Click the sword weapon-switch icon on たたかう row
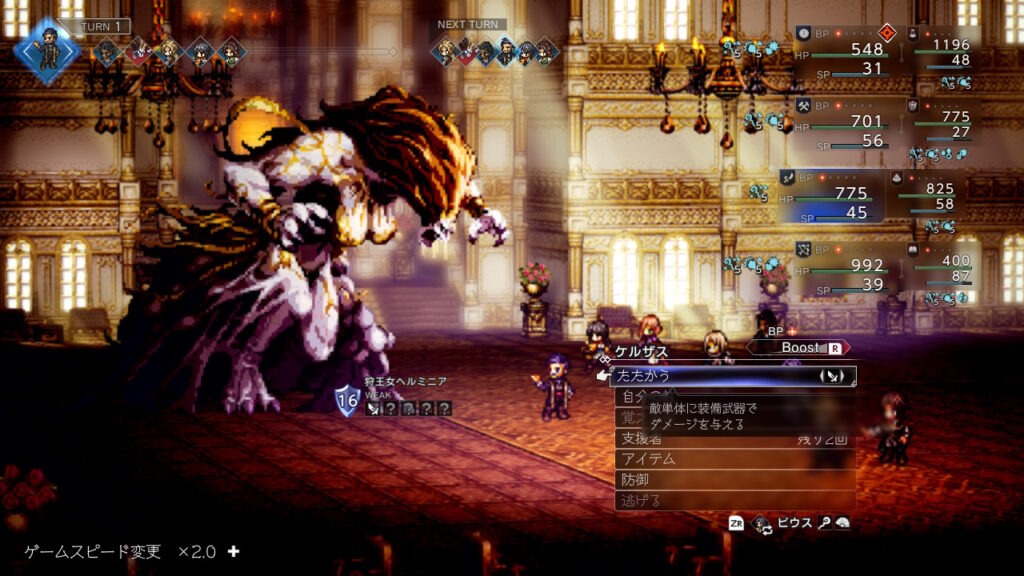Image resolution: width=1024 pixels, height=576 pixels. (831, 377)
